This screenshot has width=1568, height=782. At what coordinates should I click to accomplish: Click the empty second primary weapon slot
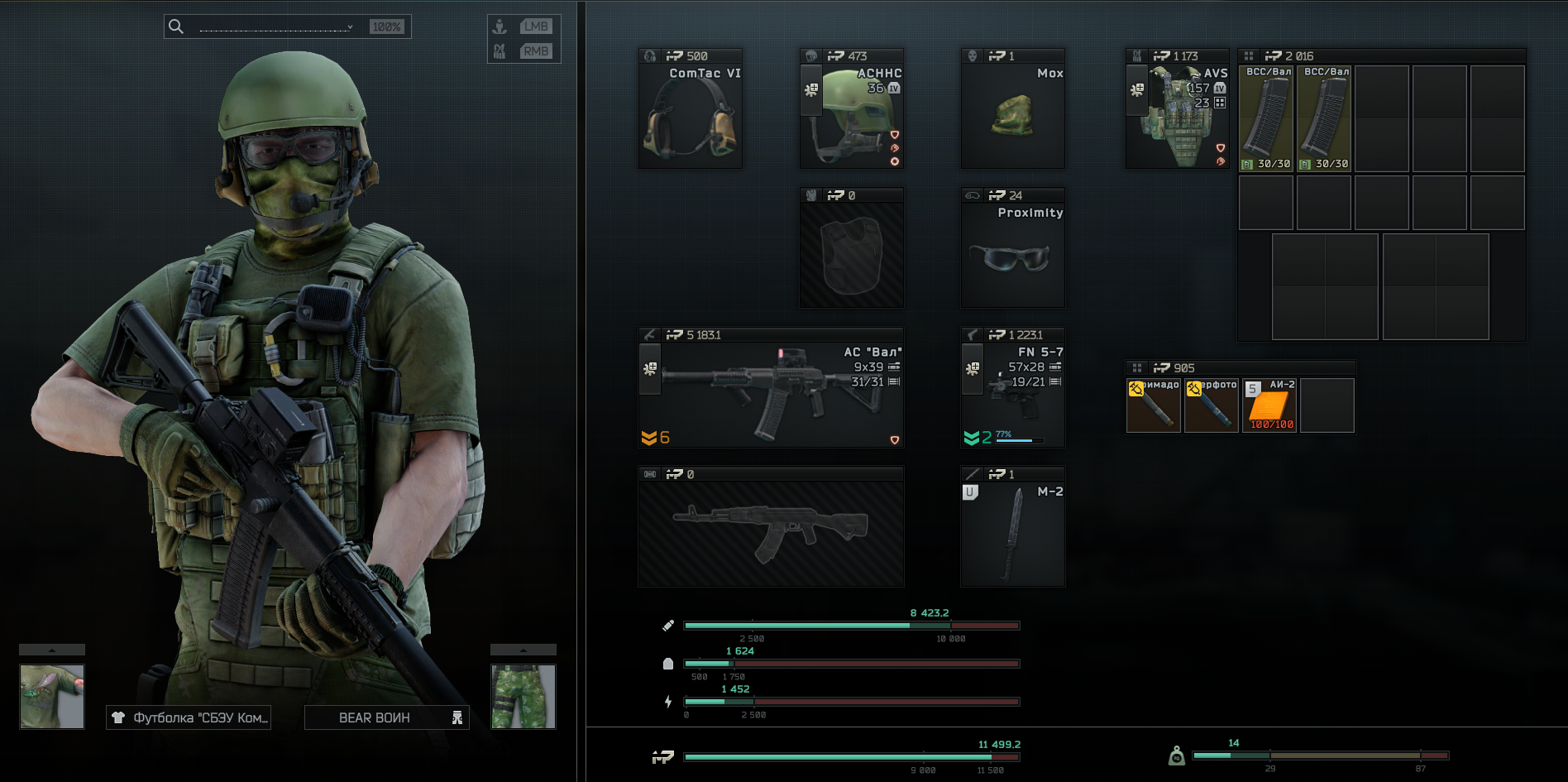[x=771, y=534]
